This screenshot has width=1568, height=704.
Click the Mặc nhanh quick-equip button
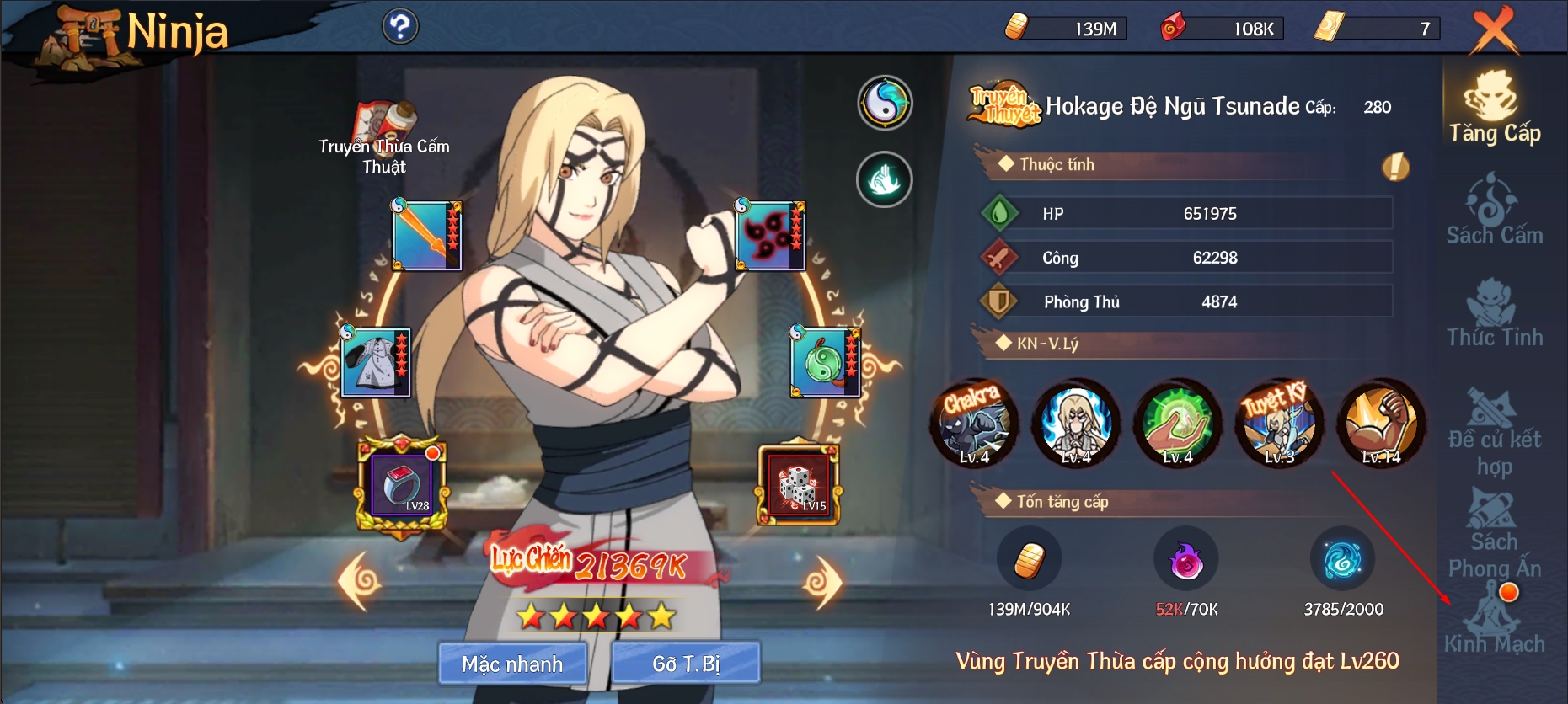coord(512,664)
